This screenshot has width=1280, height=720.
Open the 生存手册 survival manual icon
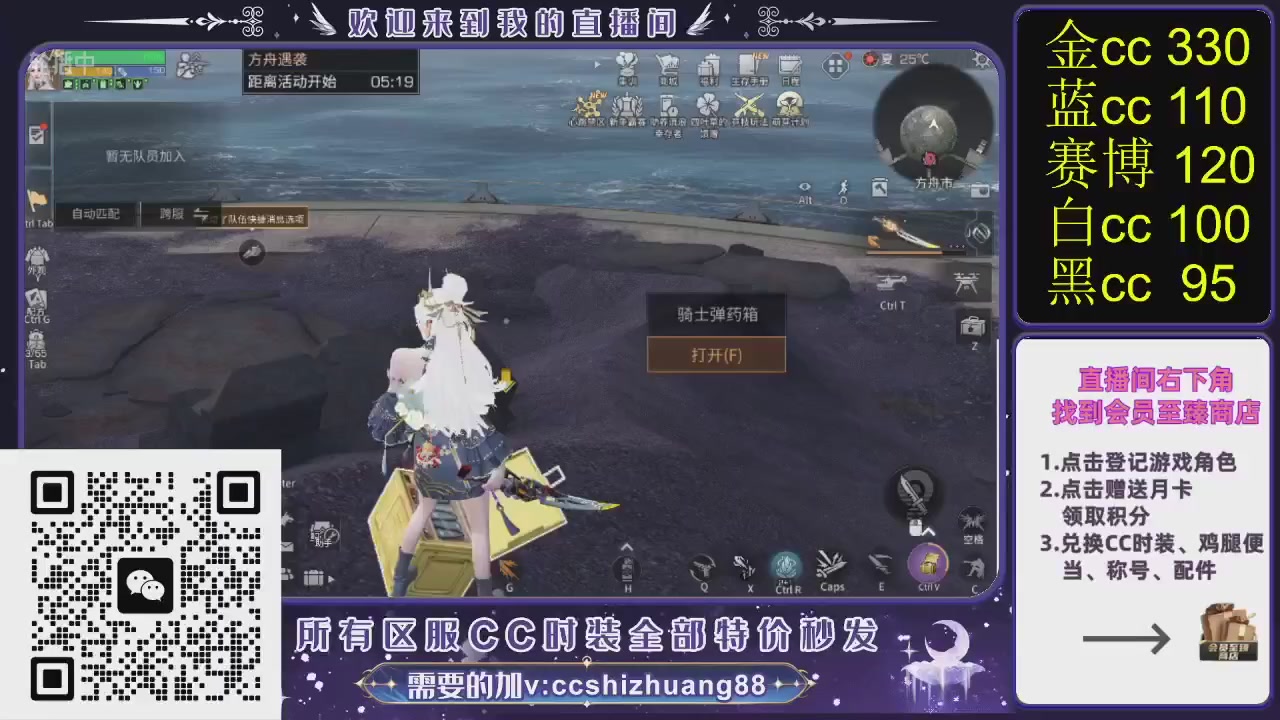[x=752, y=64]
